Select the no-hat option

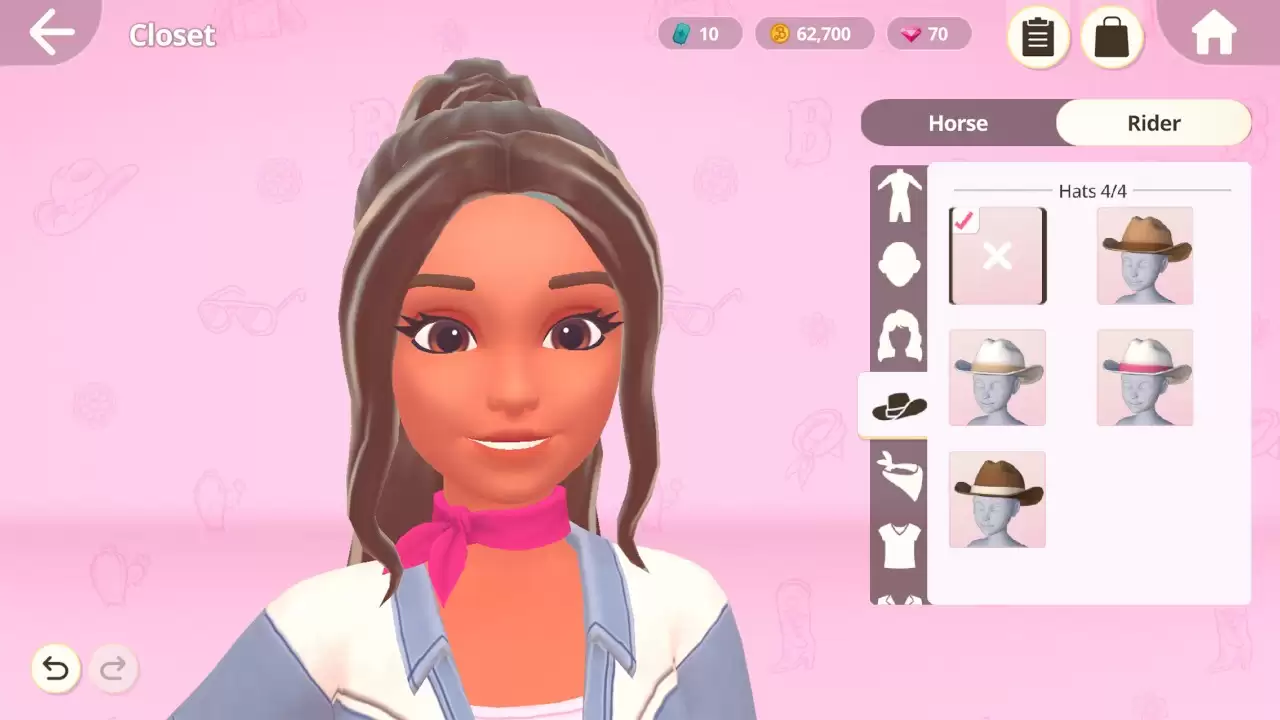point(997,256)
